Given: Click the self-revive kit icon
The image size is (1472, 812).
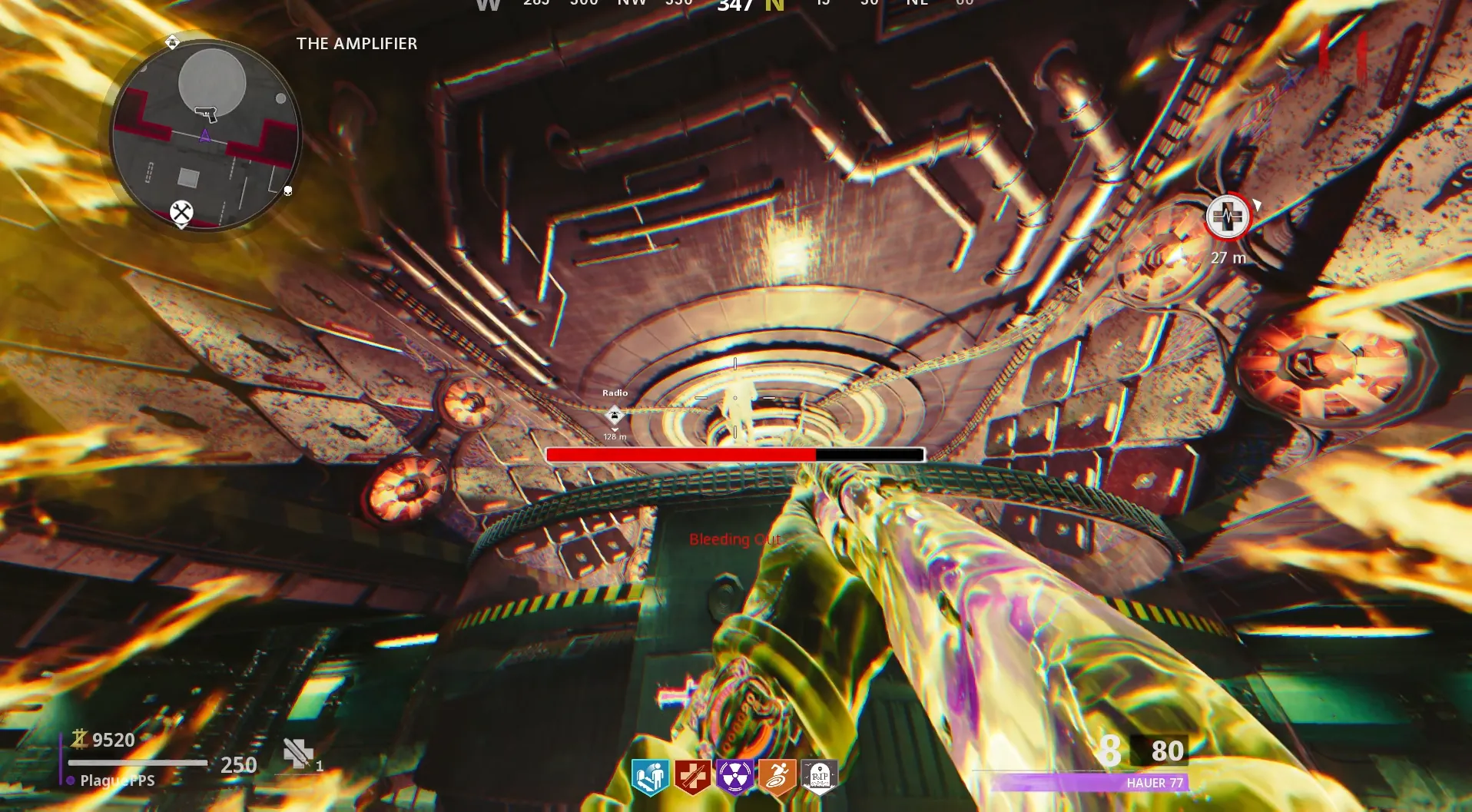Looking at the screenshot, I should 298,754.
